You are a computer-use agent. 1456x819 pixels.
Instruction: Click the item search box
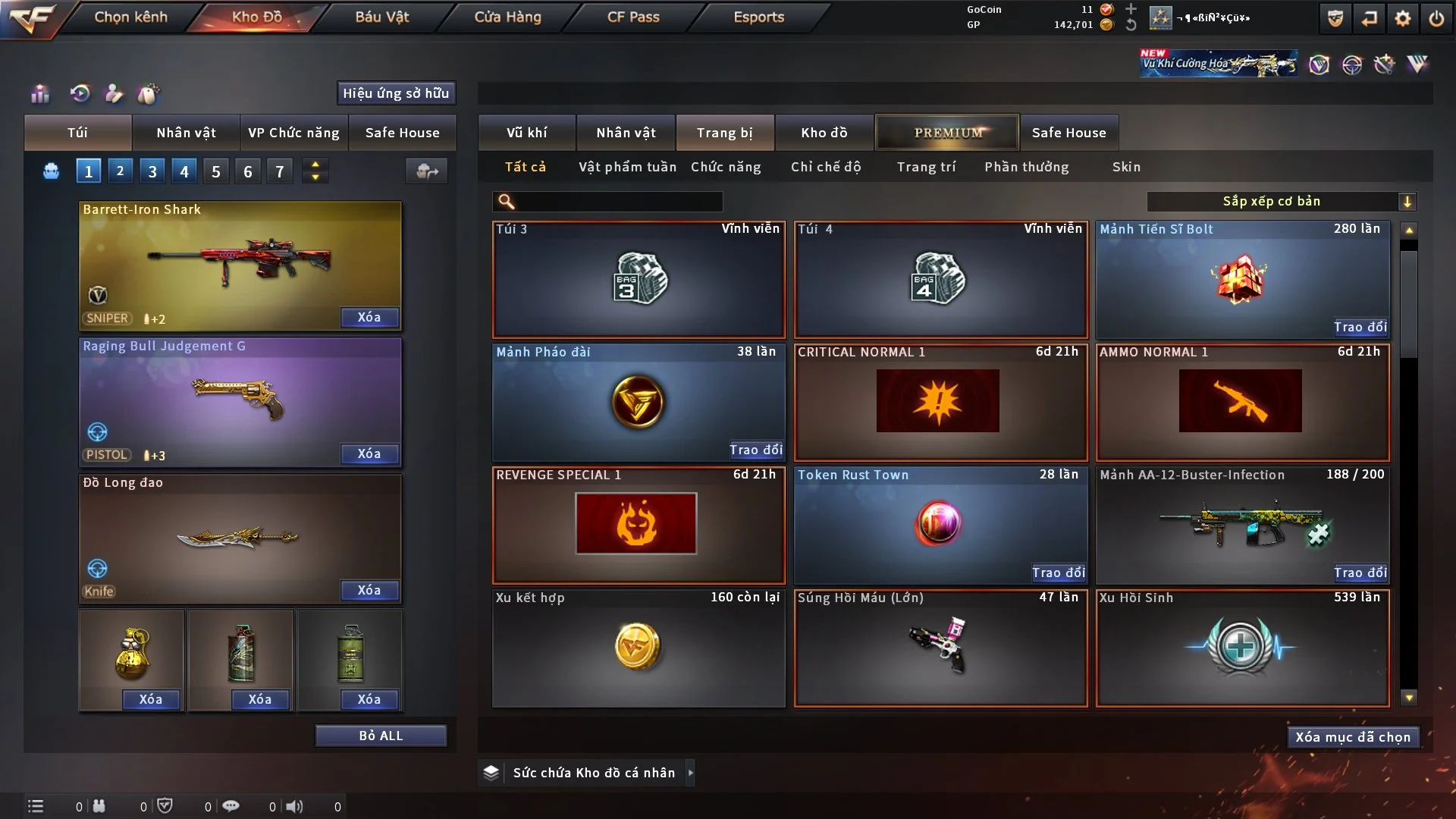pos(618,201)
